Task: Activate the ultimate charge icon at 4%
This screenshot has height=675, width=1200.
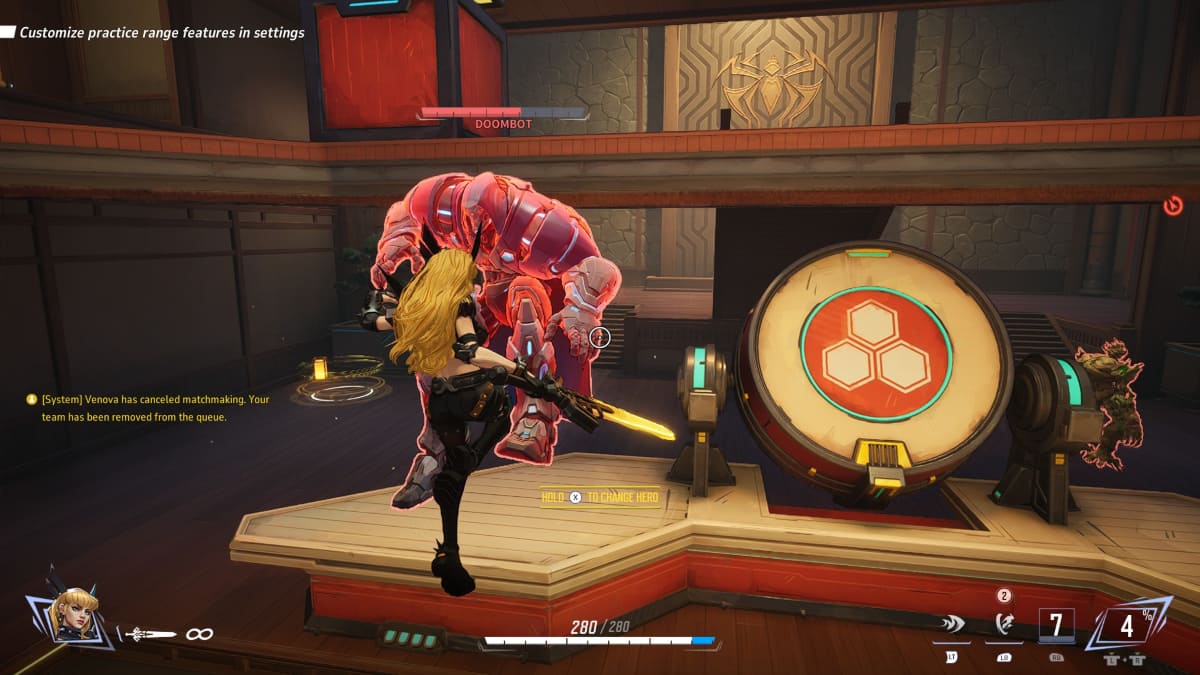Action: (x=1127, y=626)
